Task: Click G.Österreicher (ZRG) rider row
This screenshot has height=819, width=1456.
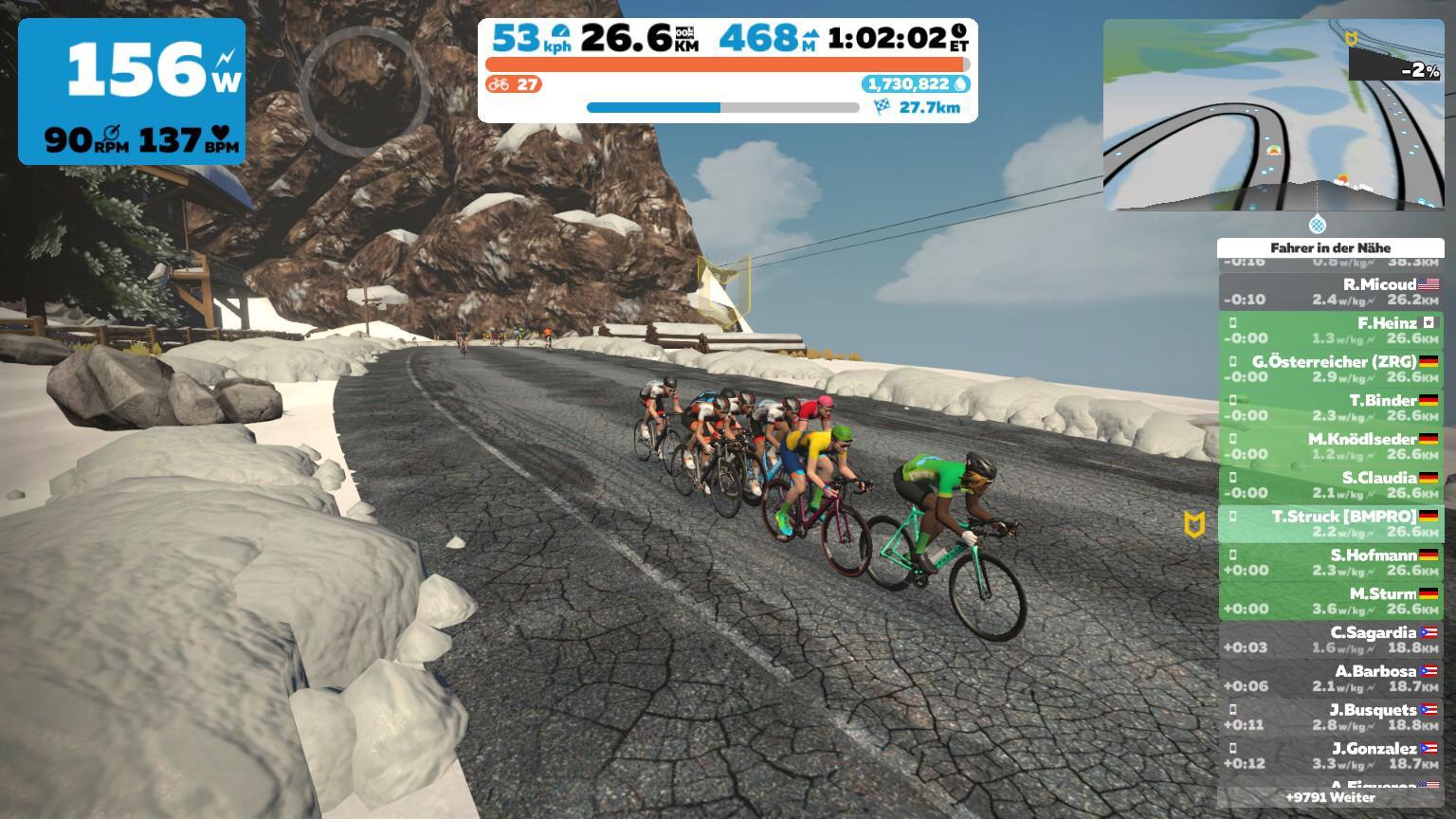Action: [1330, 369]
